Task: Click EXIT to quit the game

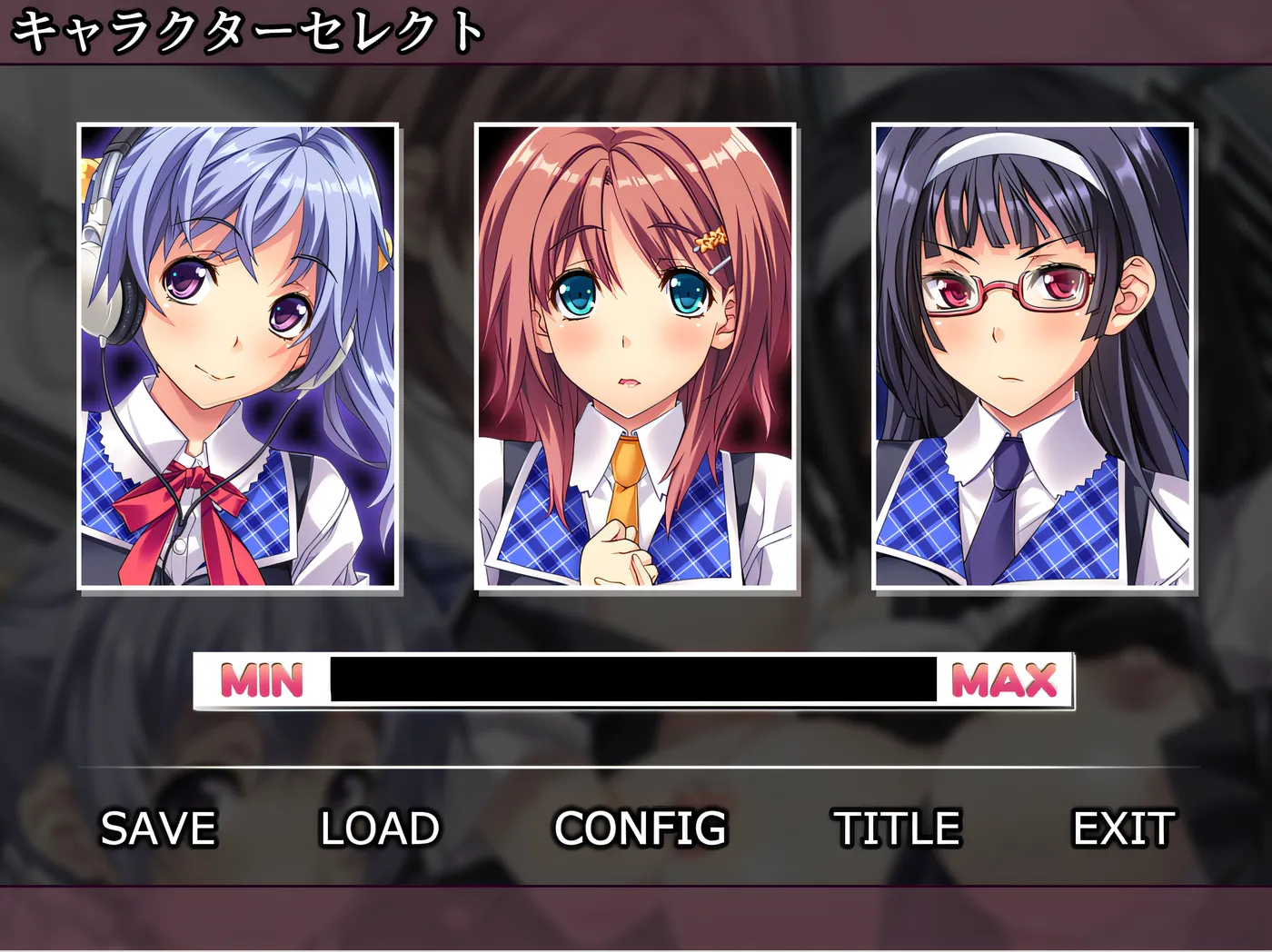Action: click(1124, 828)
